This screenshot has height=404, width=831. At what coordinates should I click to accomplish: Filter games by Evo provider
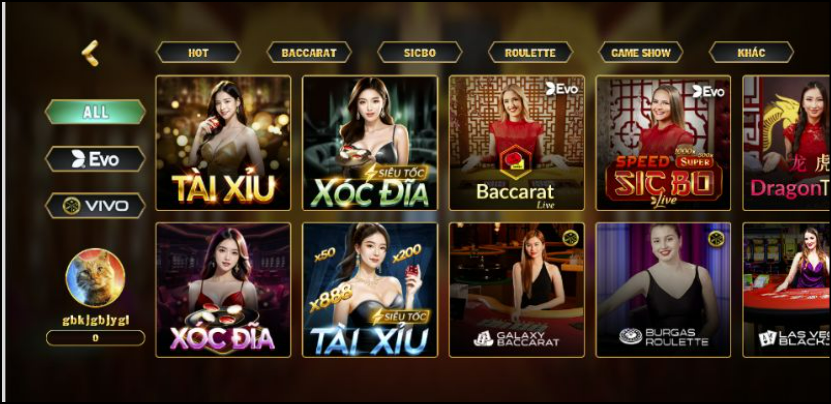click(x=96, y=159)
